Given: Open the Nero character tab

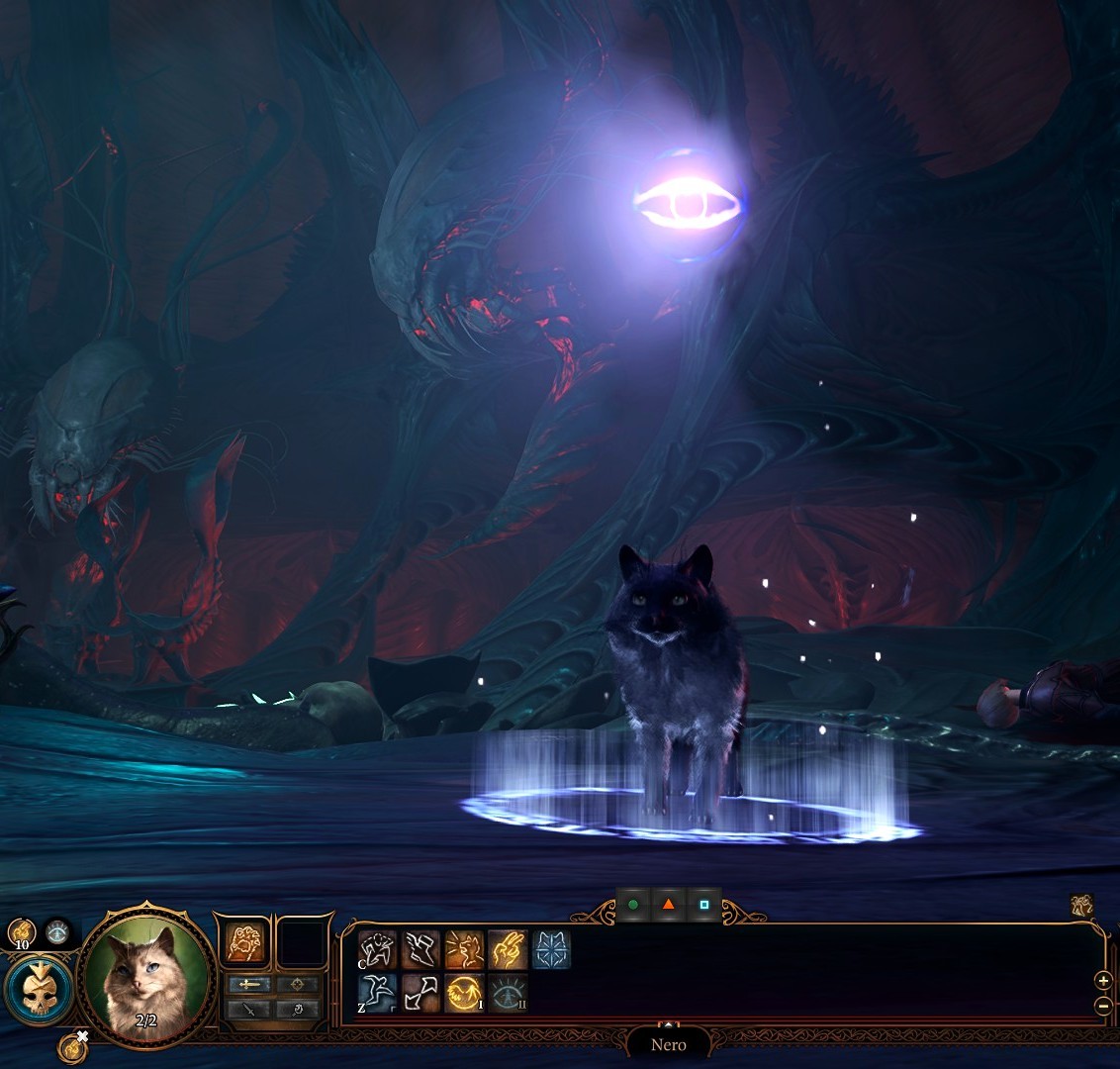Looking at the screenshot, I should coord(669,1044).
